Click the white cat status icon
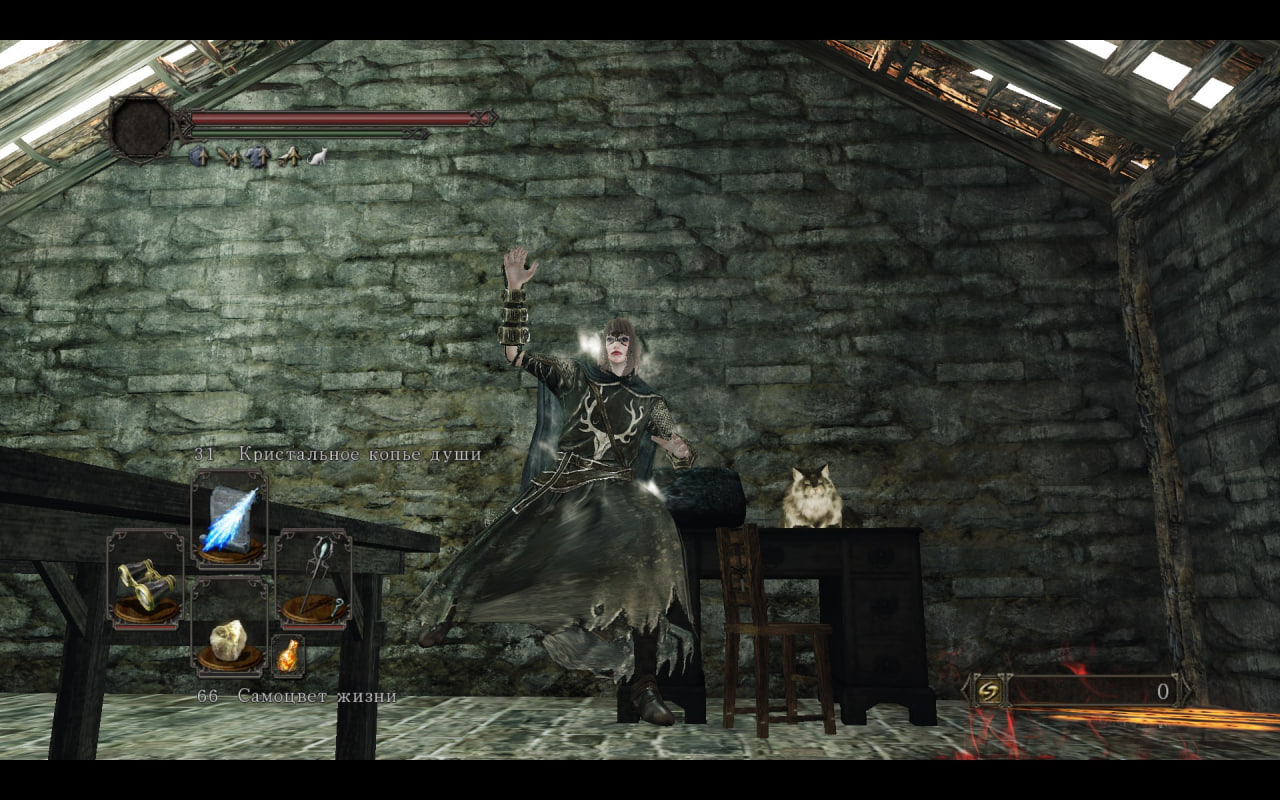 [318, 155]
